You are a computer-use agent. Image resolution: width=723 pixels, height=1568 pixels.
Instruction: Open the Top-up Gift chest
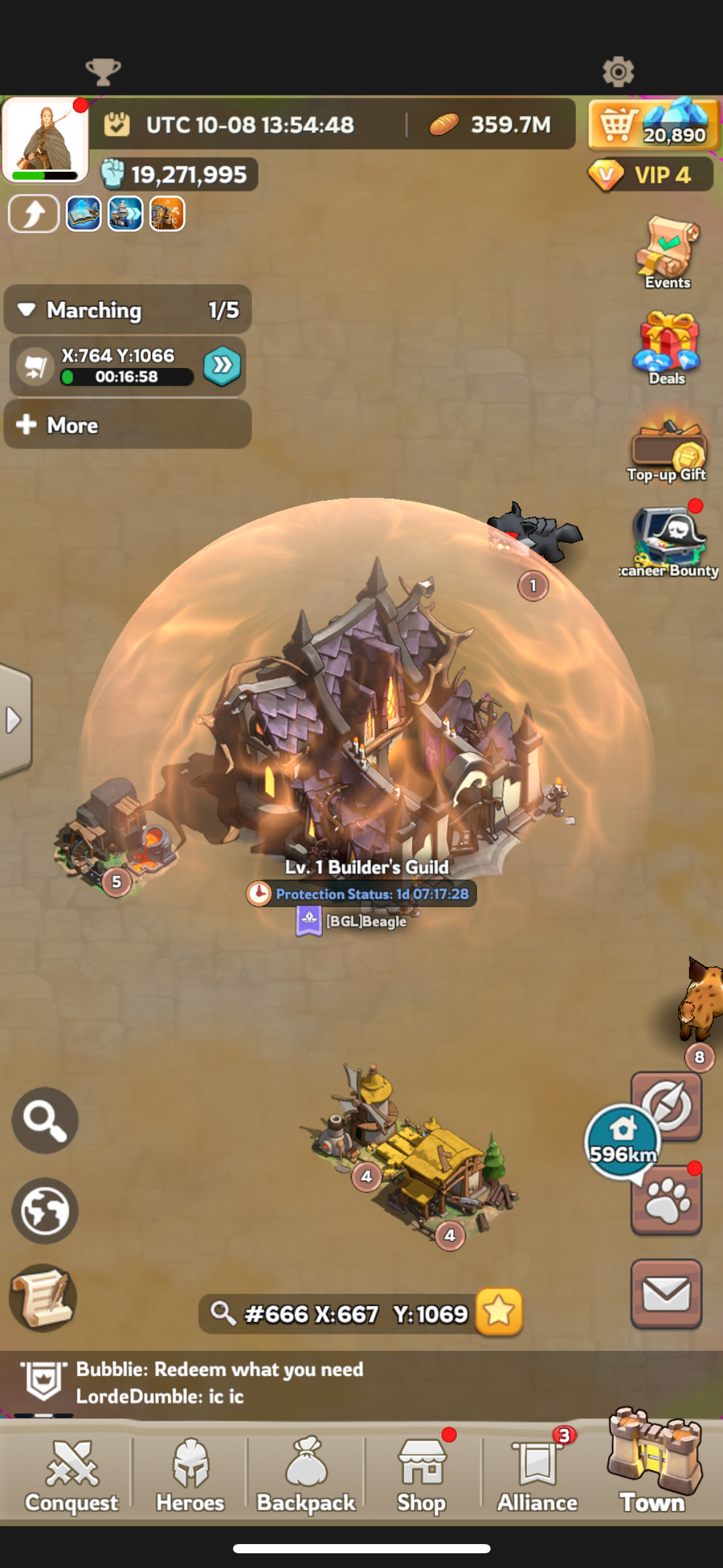tap(667, 448)
